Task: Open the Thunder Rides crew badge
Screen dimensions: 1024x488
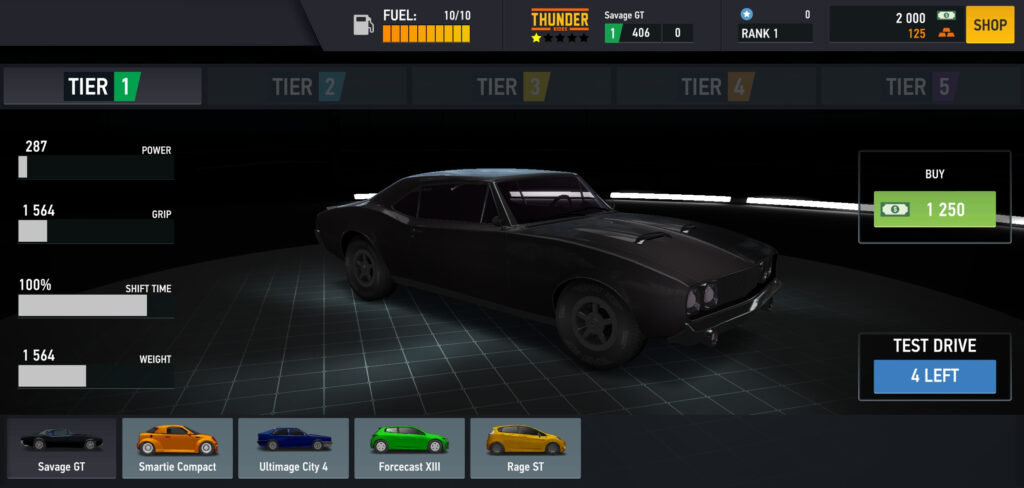Action: [x=559, y=25]
